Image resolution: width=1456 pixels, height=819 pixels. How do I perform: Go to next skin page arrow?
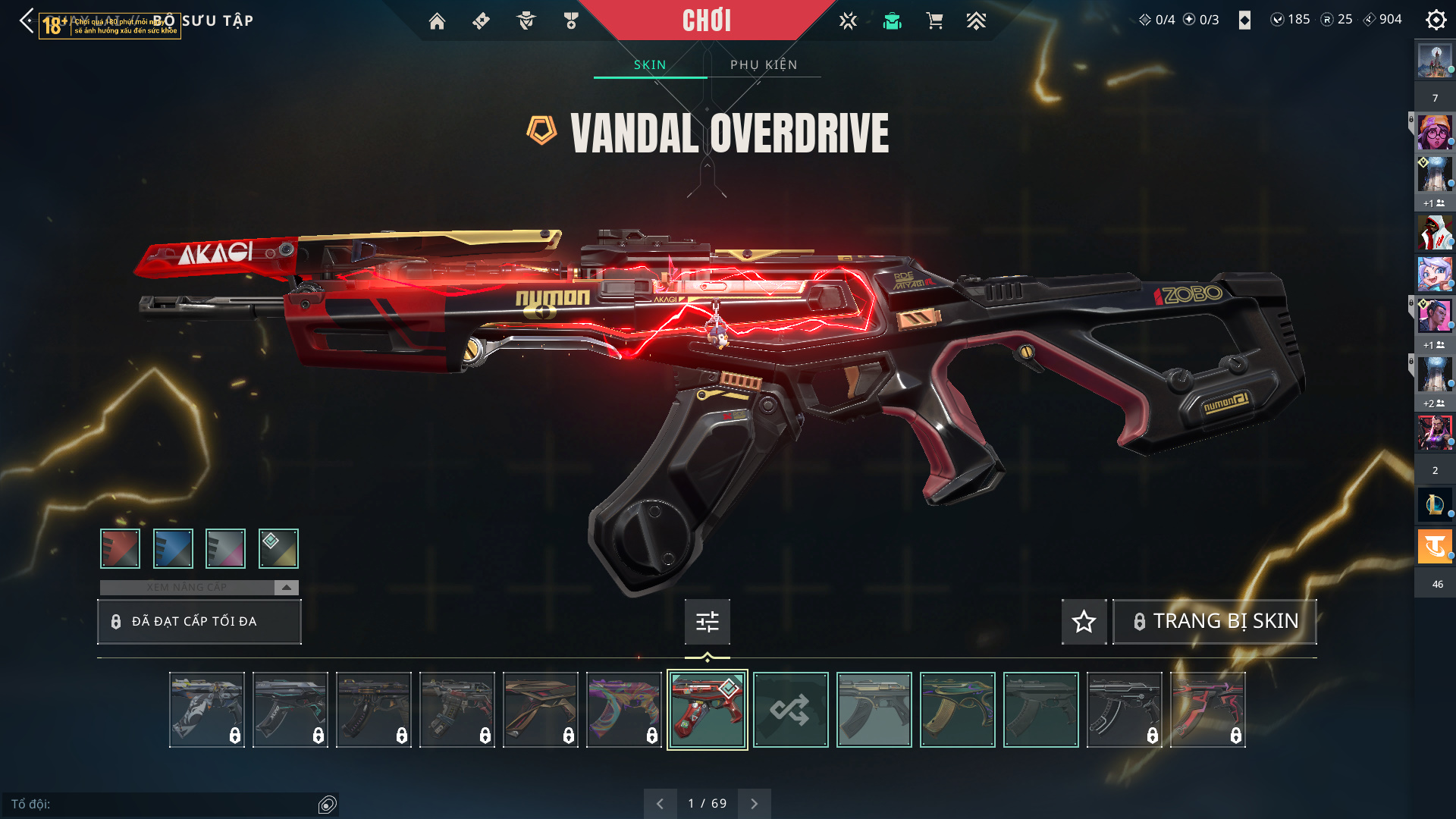coord(754,804)
